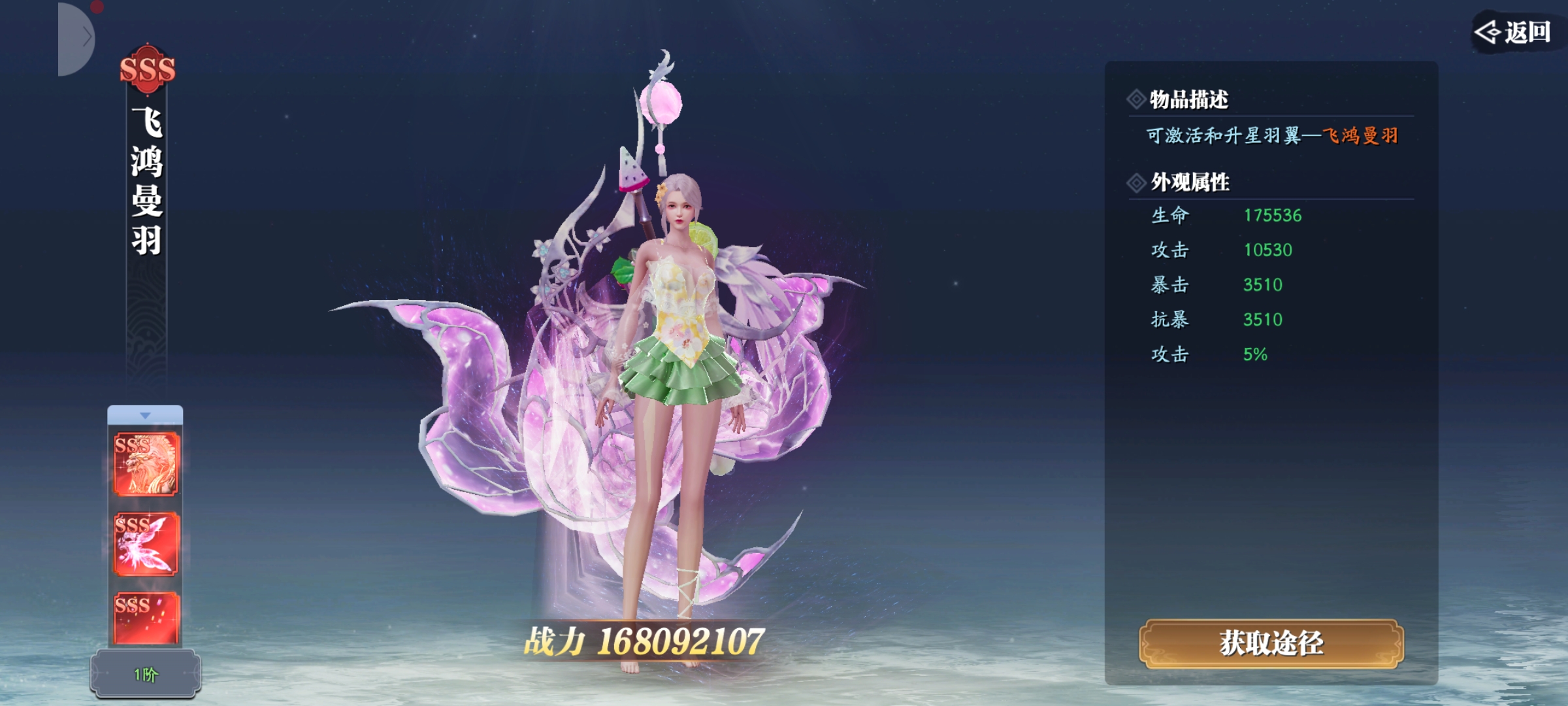Follow the orange 飞鸿曼羽 link in the description
This screenshot has height=706, width=1568.
pos(1360,136)
